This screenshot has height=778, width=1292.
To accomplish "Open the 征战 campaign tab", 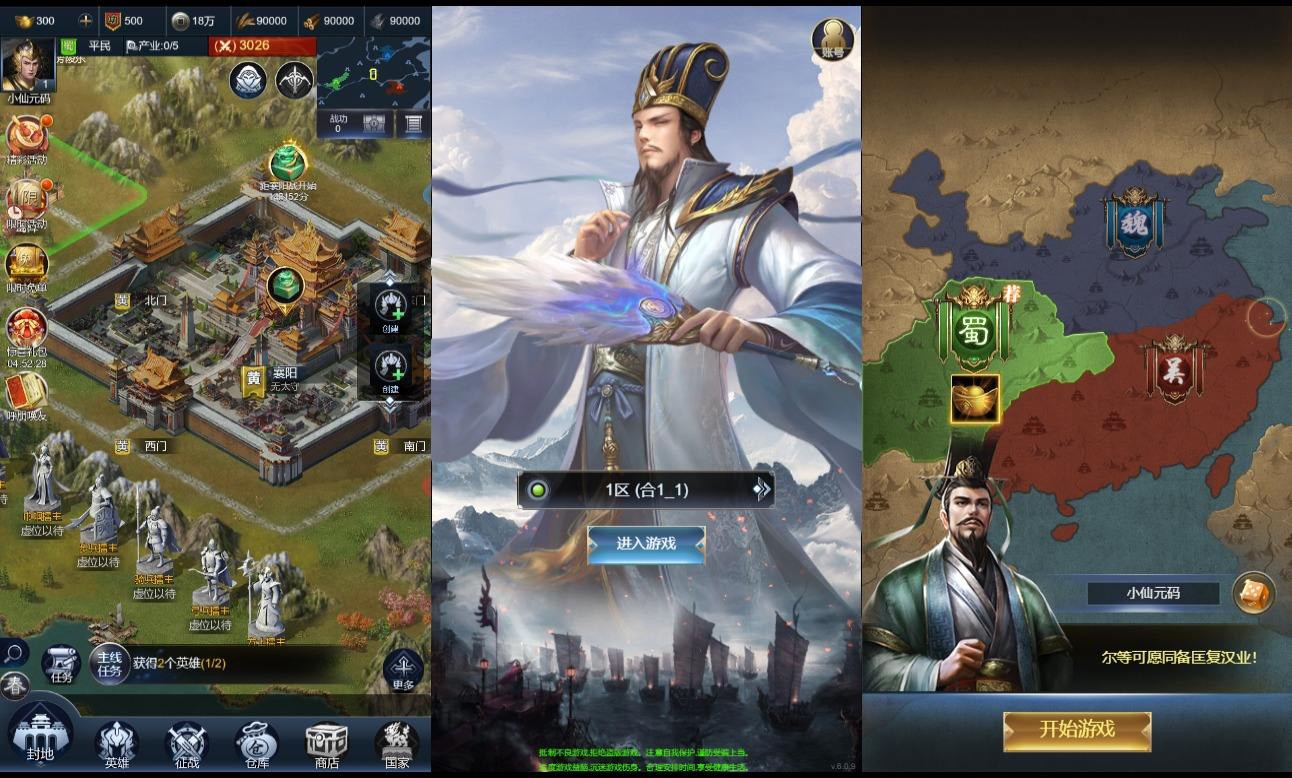I will pos(186,745).
